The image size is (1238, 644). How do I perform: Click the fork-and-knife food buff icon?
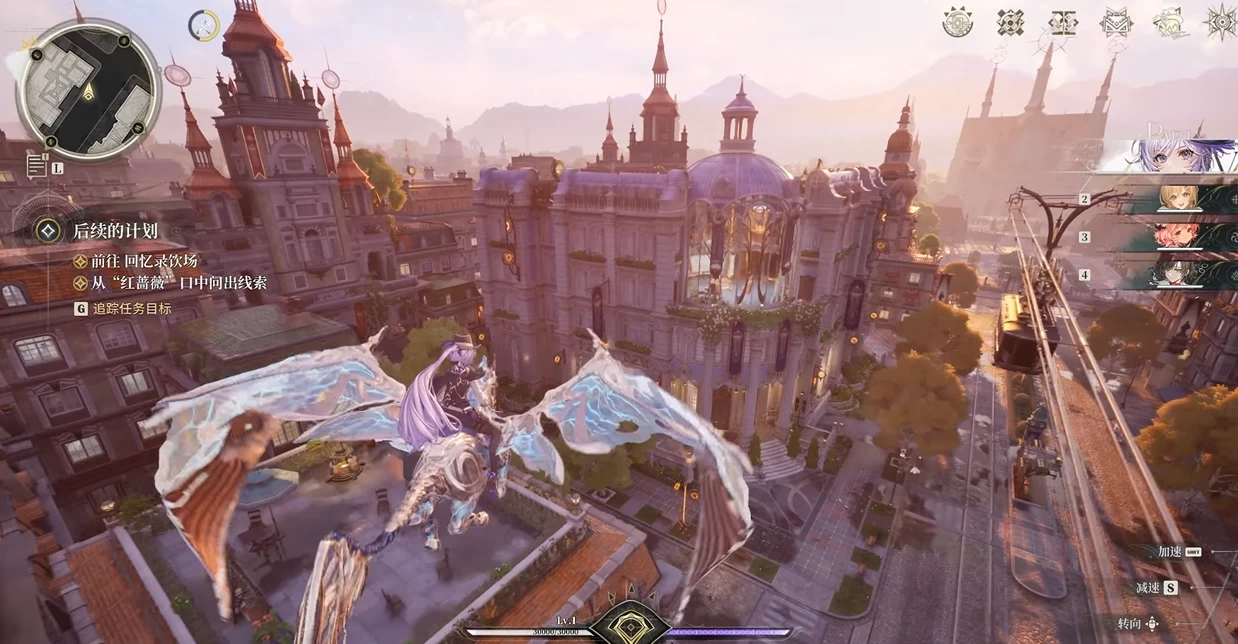tap(204, 25)
